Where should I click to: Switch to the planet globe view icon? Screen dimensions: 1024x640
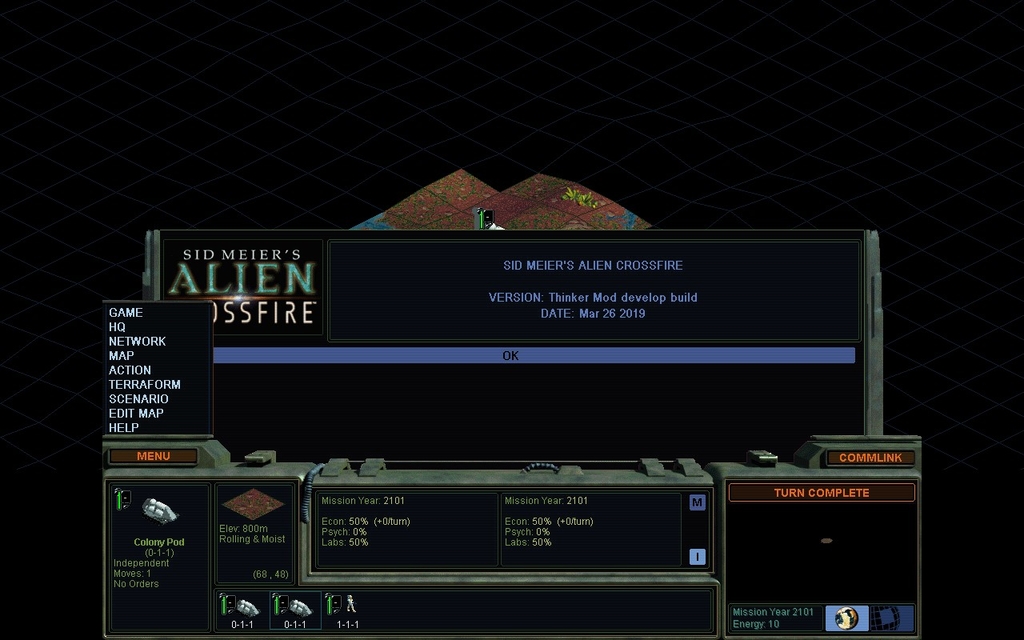point(846,618)
